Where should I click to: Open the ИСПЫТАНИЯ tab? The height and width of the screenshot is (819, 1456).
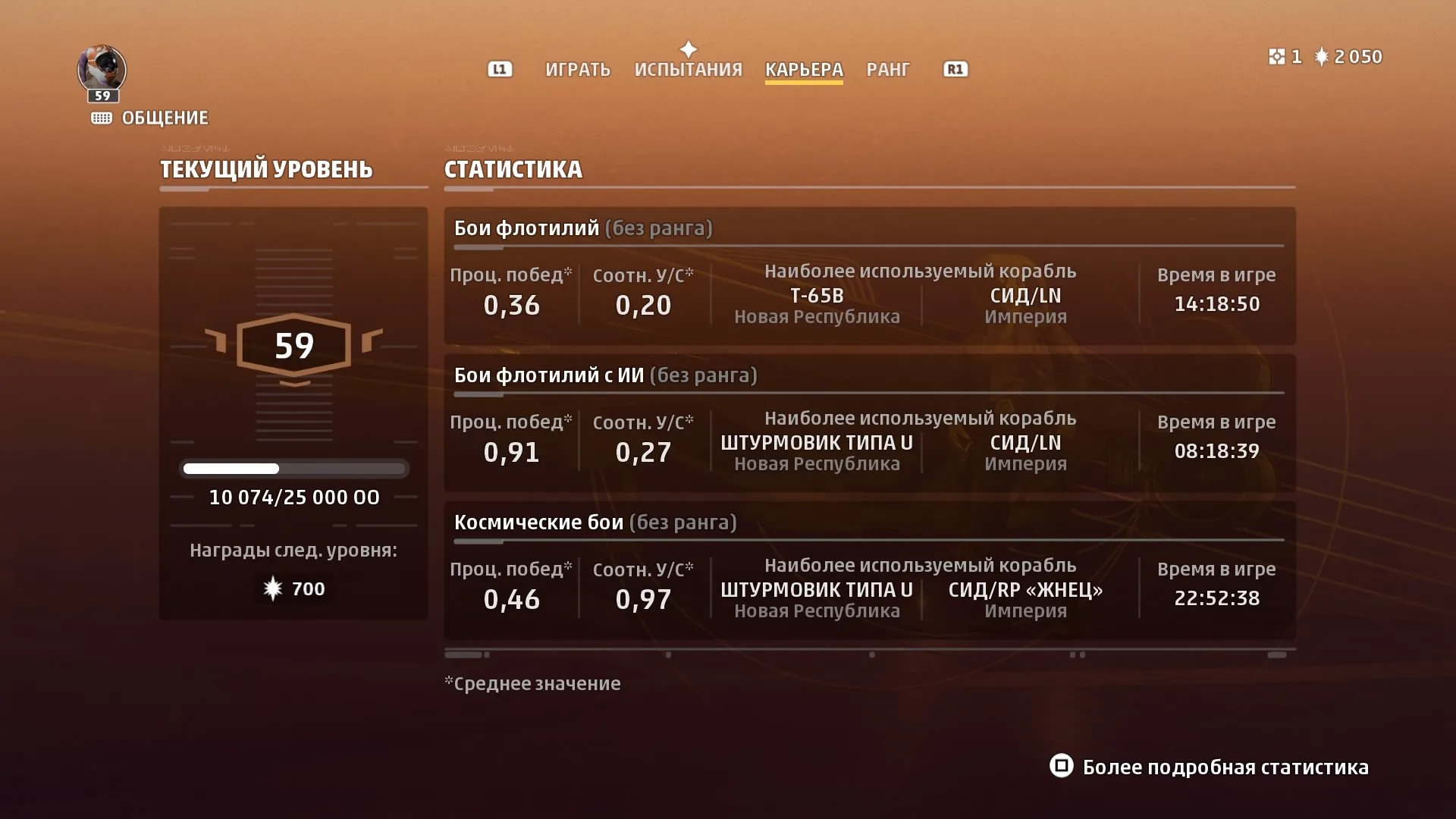point(688,70)
